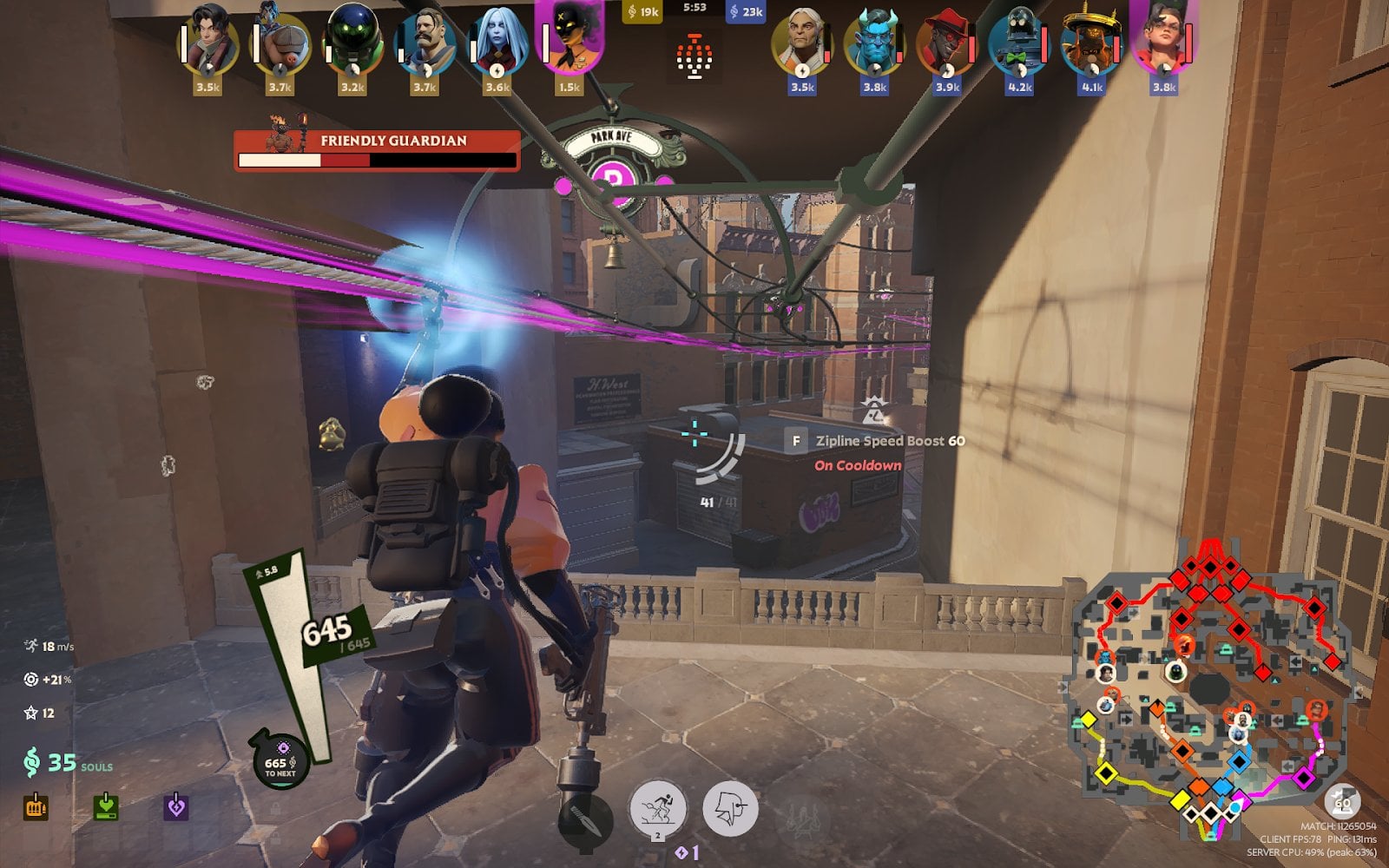Select the green-eyed dark helmet hero portrait
Image resolution: width=1389 pixels, height=868 pixels.
352,43
